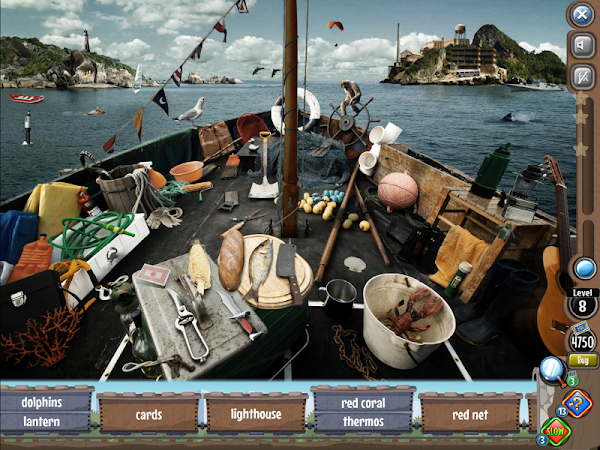Select the dolphins word crate
600x450 pixels.
click(47, 402)
